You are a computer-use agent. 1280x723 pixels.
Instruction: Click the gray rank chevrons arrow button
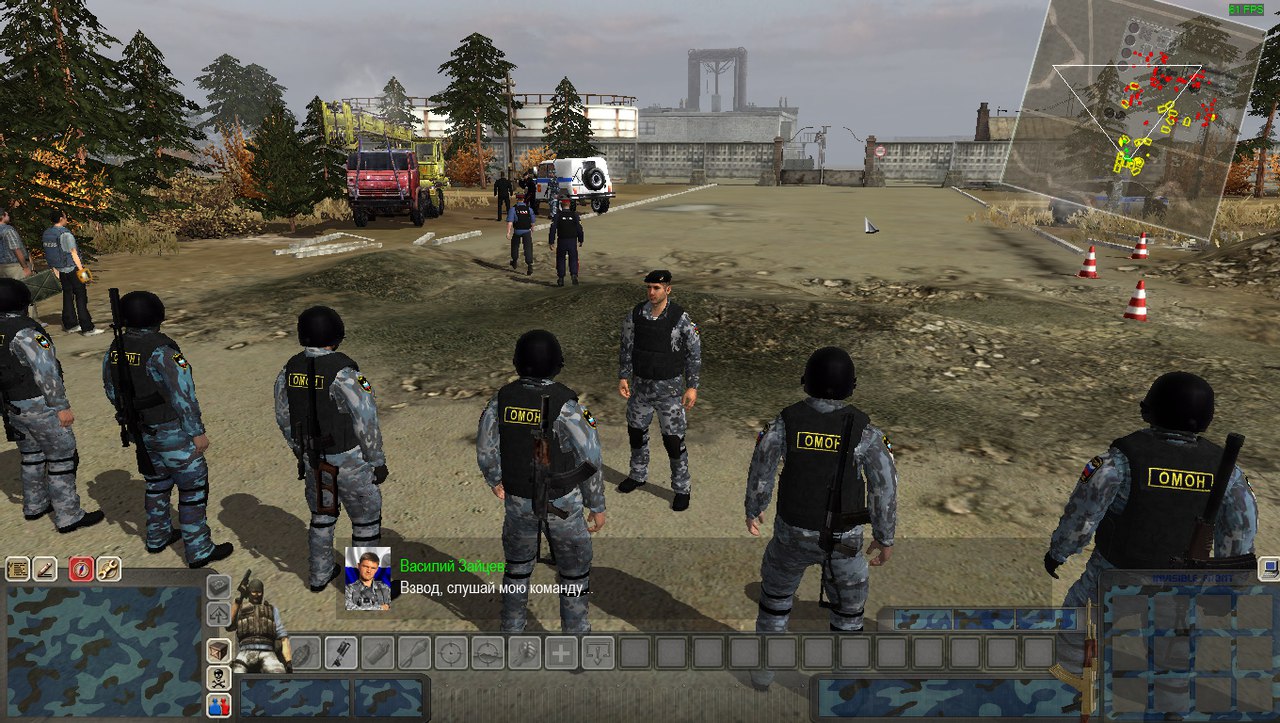[218, 614]
